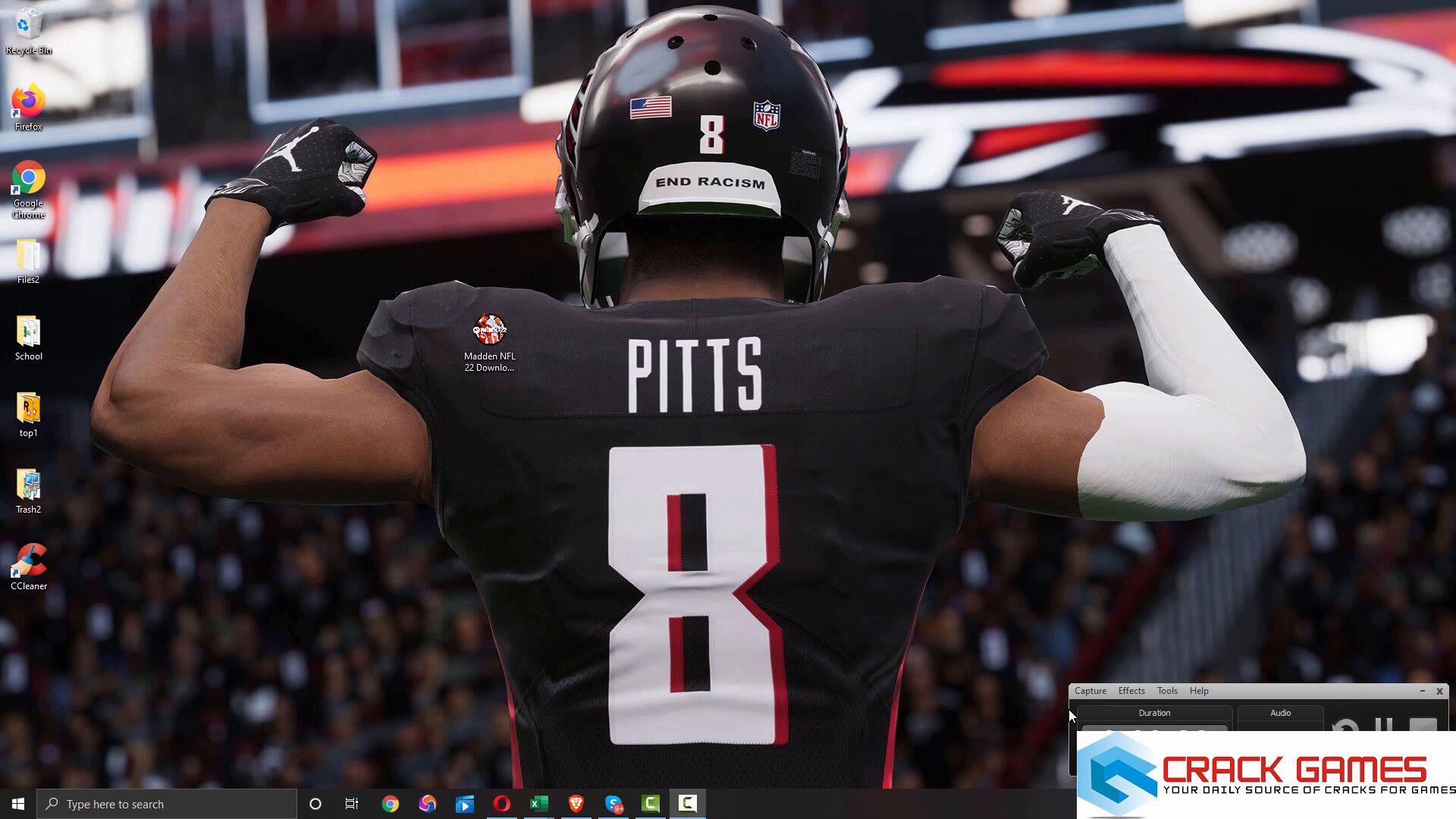This screenshot has height=819, width=1456.
Task: Close the screen recorder window
Action: click(1439, 691)
